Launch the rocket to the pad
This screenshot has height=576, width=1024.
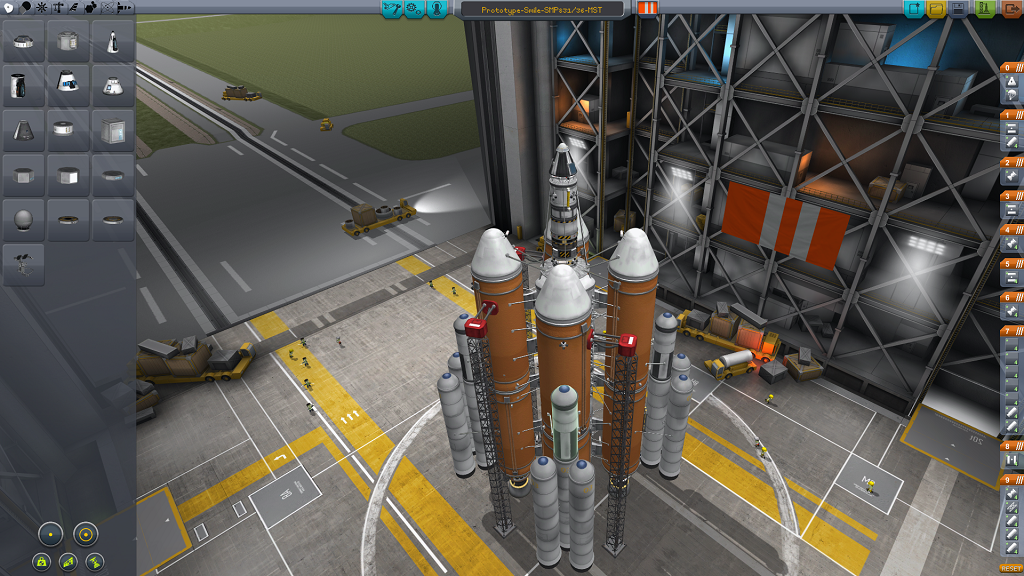pos(984,9)
